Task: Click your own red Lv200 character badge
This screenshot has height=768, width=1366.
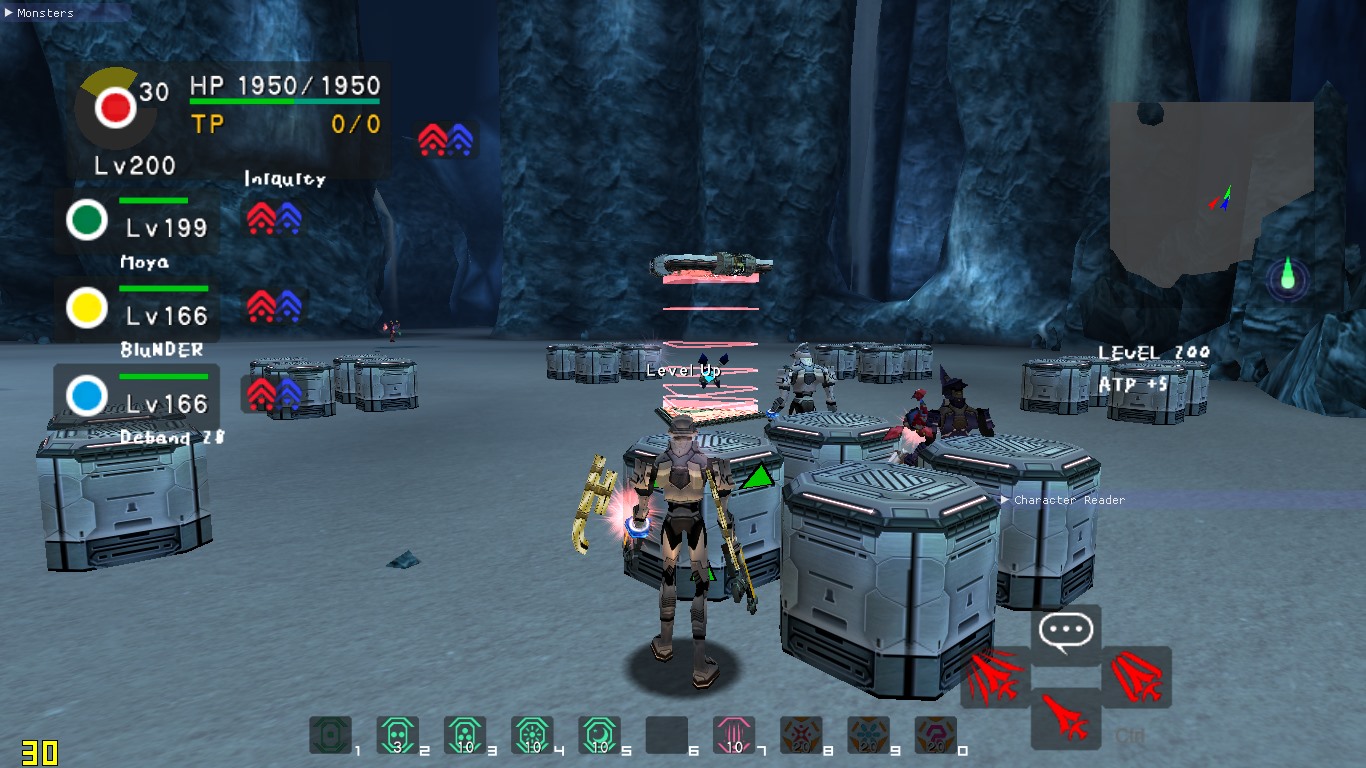Action: pyautogui.click(x=115, y=106)
